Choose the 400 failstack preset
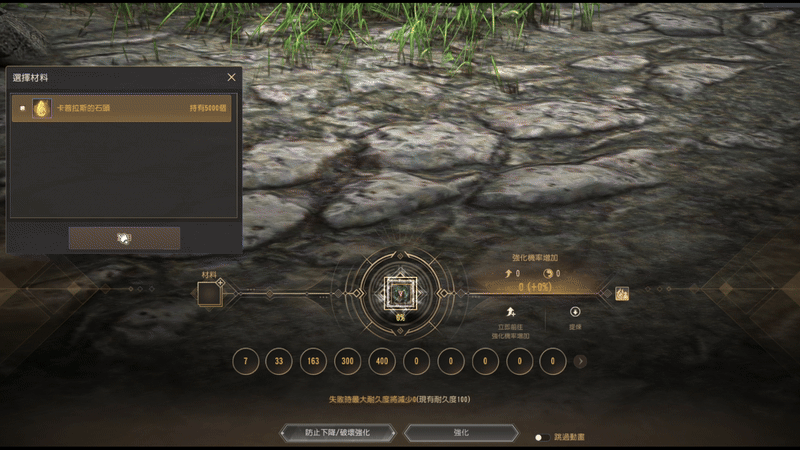 click(383, 361)
